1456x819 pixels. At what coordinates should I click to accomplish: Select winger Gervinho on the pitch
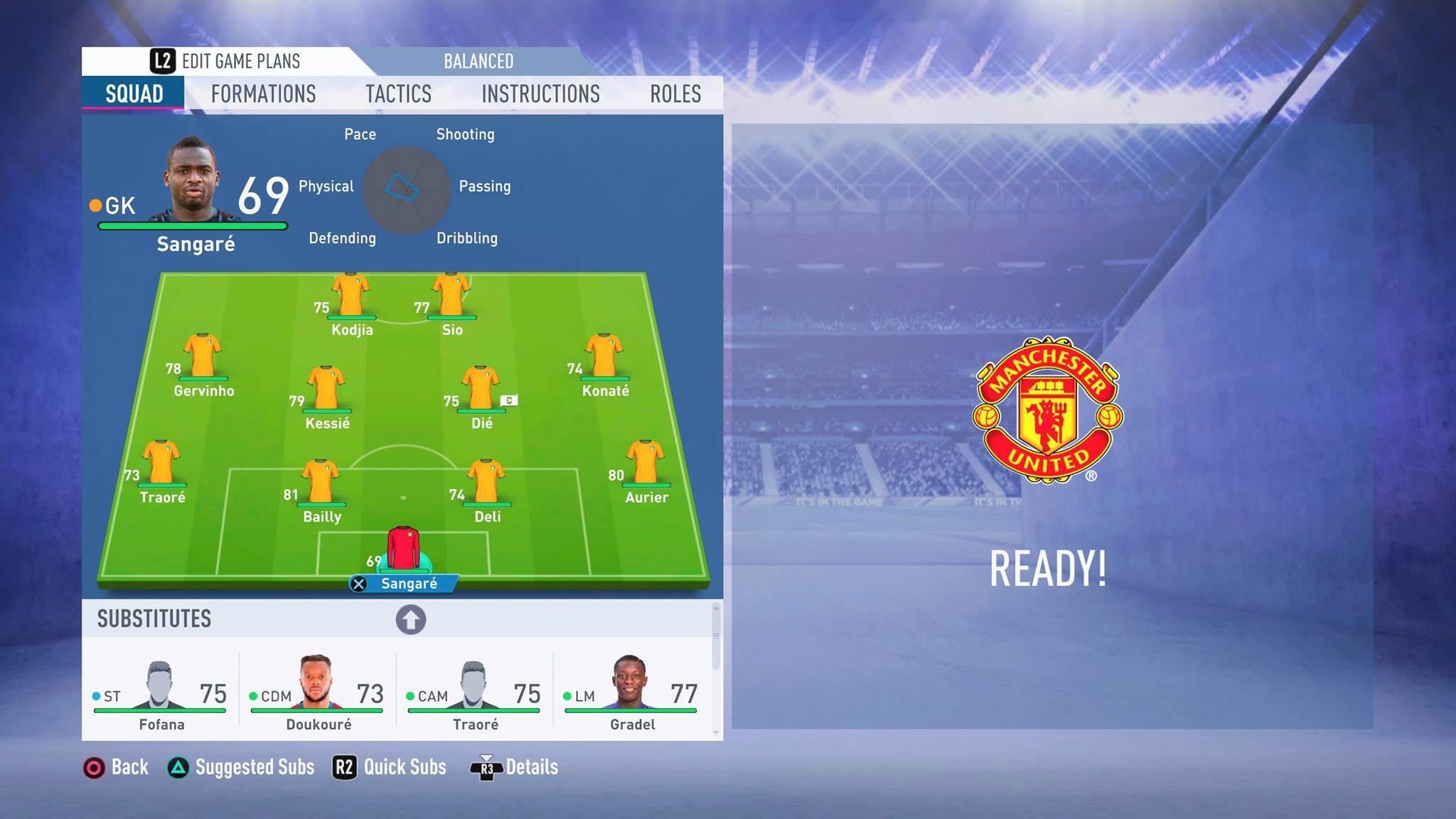tap(203, 358)
